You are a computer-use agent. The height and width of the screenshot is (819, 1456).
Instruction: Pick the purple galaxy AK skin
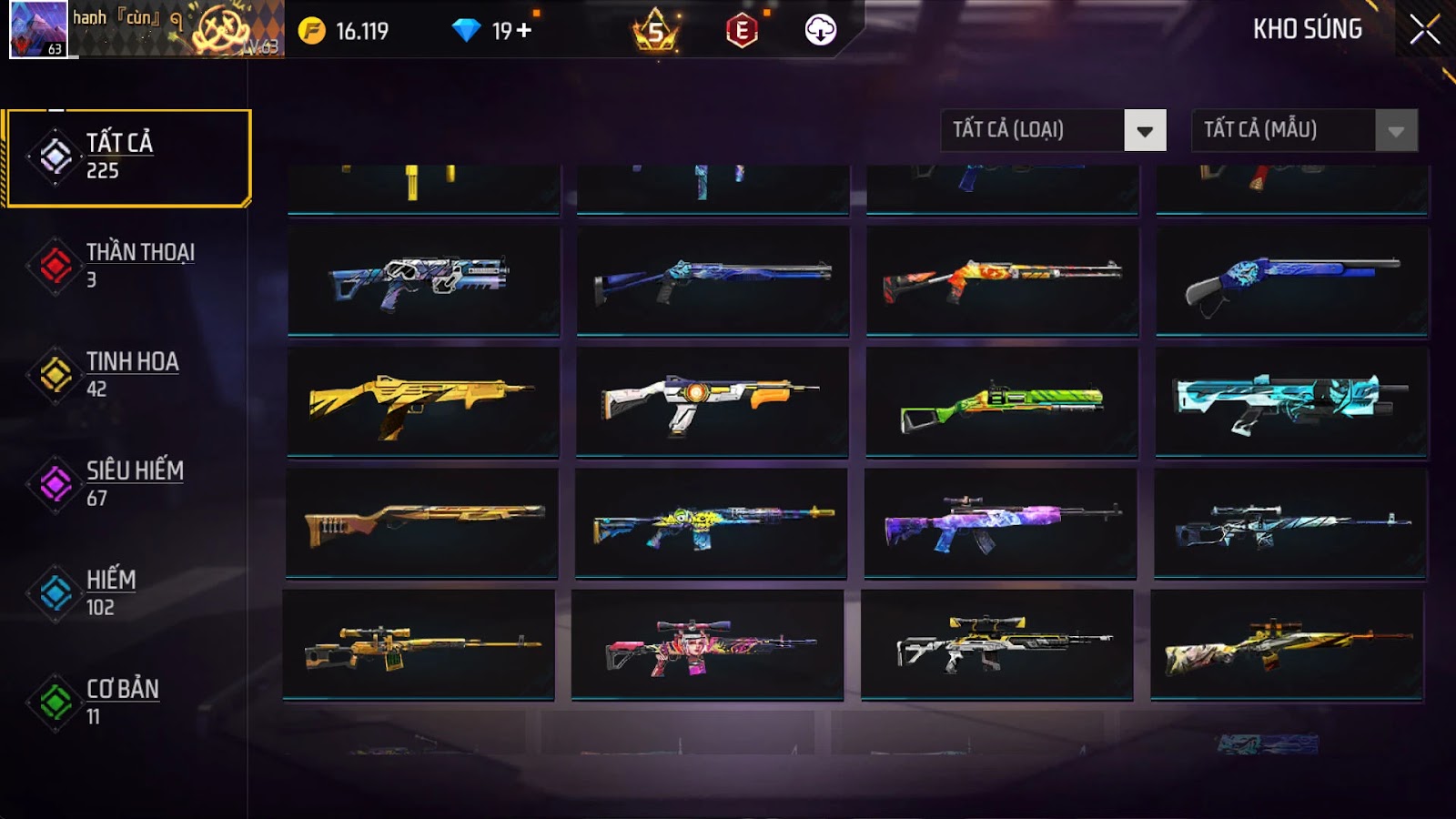[1000, 523]
